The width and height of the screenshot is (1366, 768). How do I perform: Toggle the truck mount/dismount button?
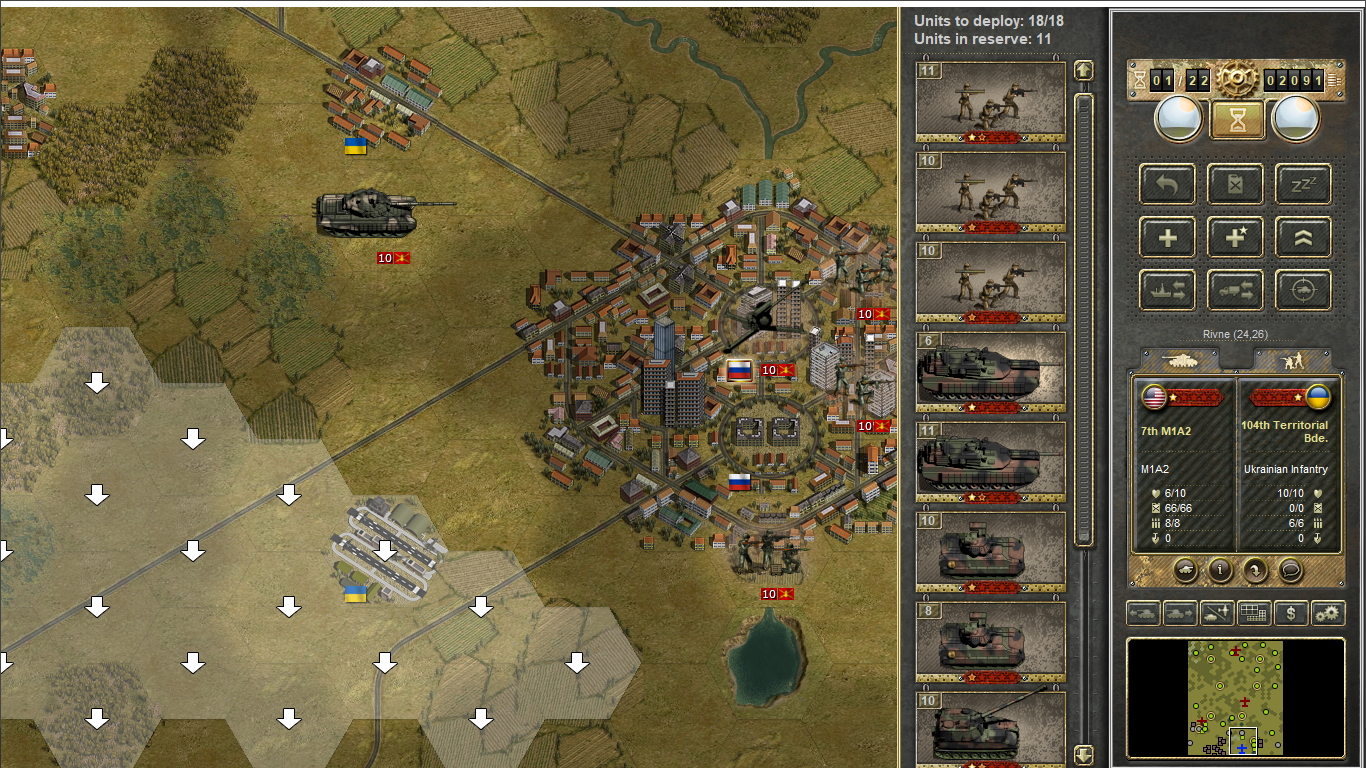click(1235, 291)
